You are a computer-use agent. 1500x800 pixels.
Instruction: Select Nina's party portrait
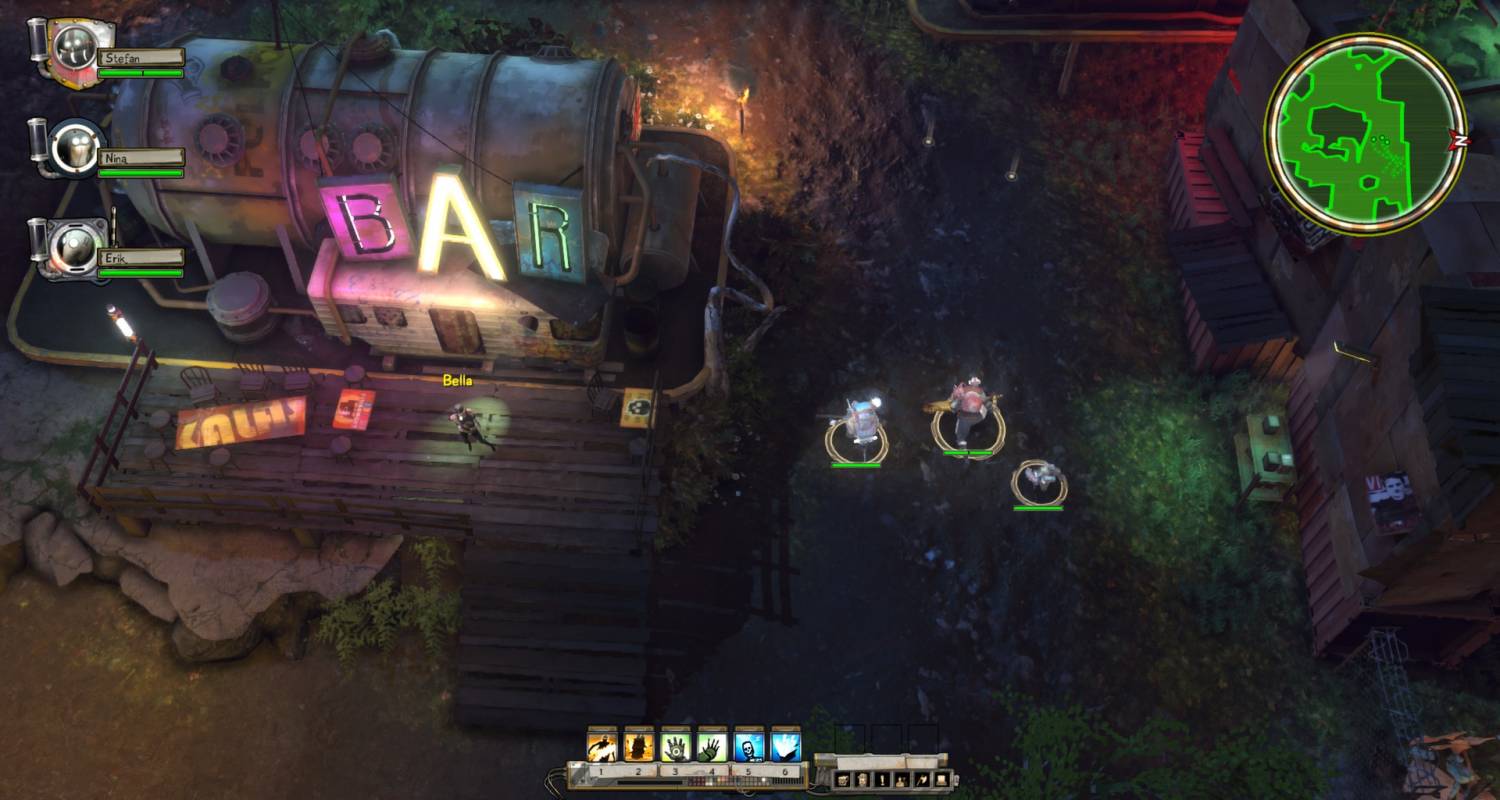point(75,147)
